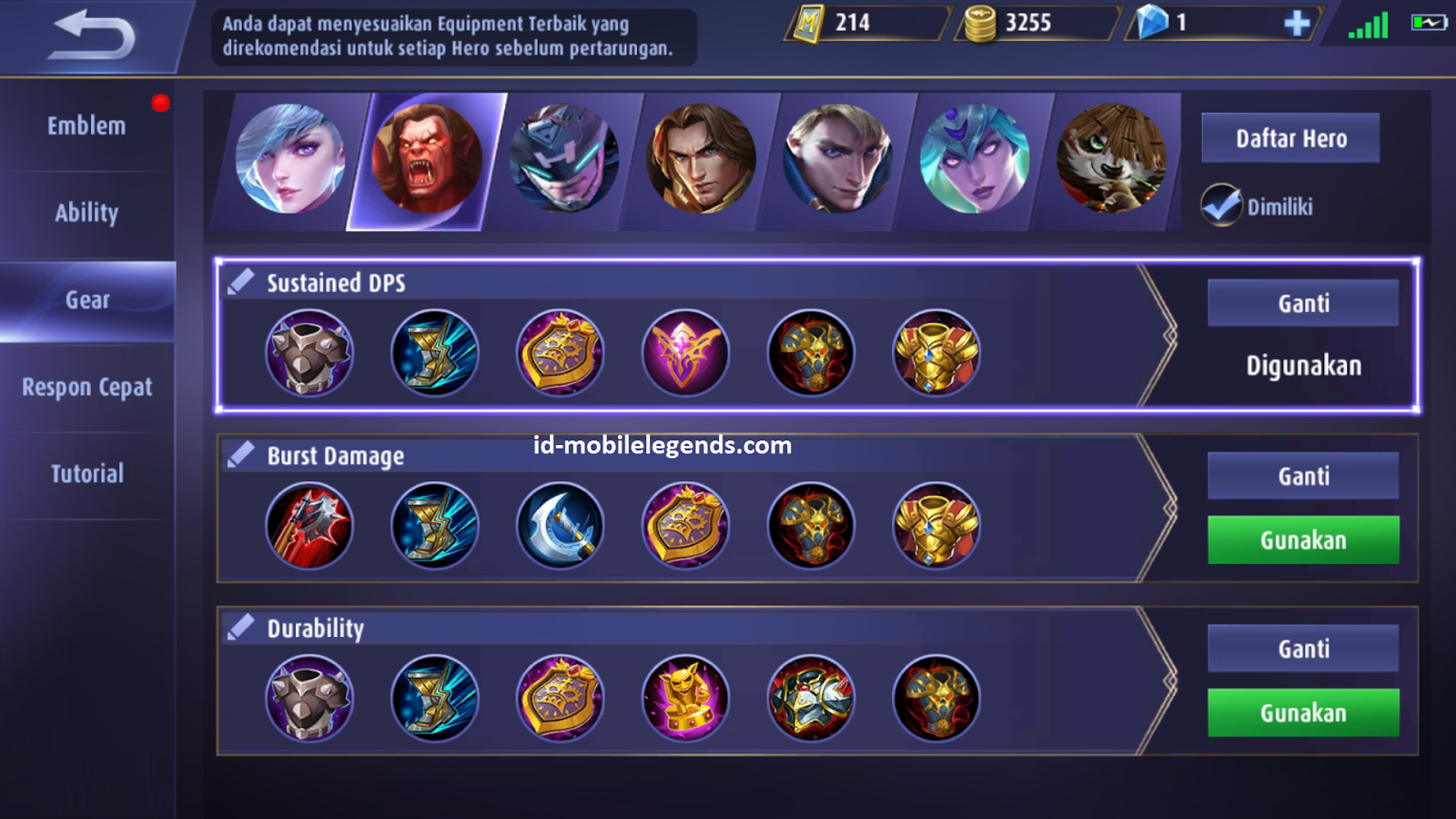Viewport: 1456px width, 819px height.
Task: Edit the Sustained DPS build name with pencil
Action: click(240, 280)
